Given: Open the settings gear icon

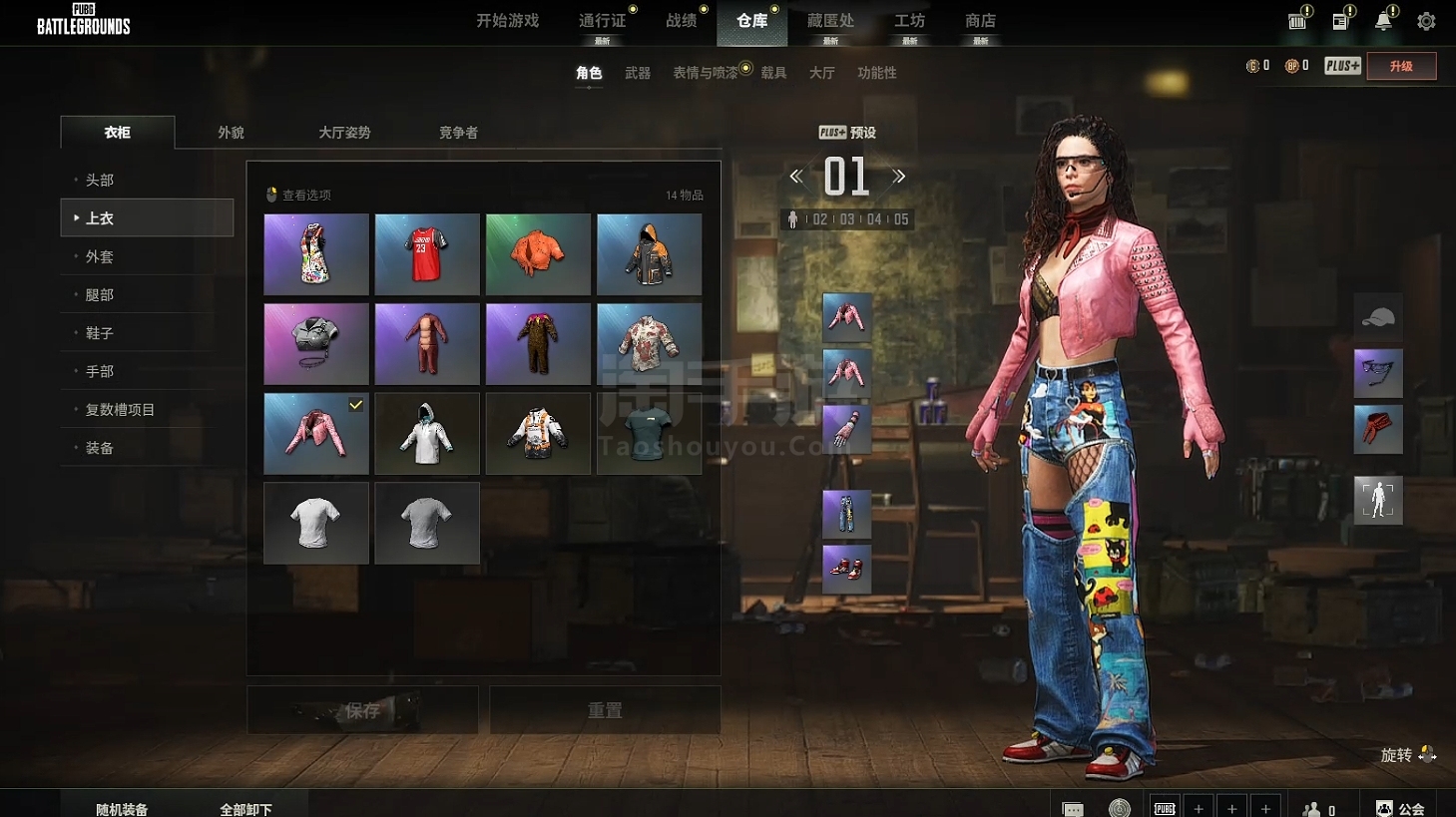Looking at the screenshot, I should pos(1426,21).
